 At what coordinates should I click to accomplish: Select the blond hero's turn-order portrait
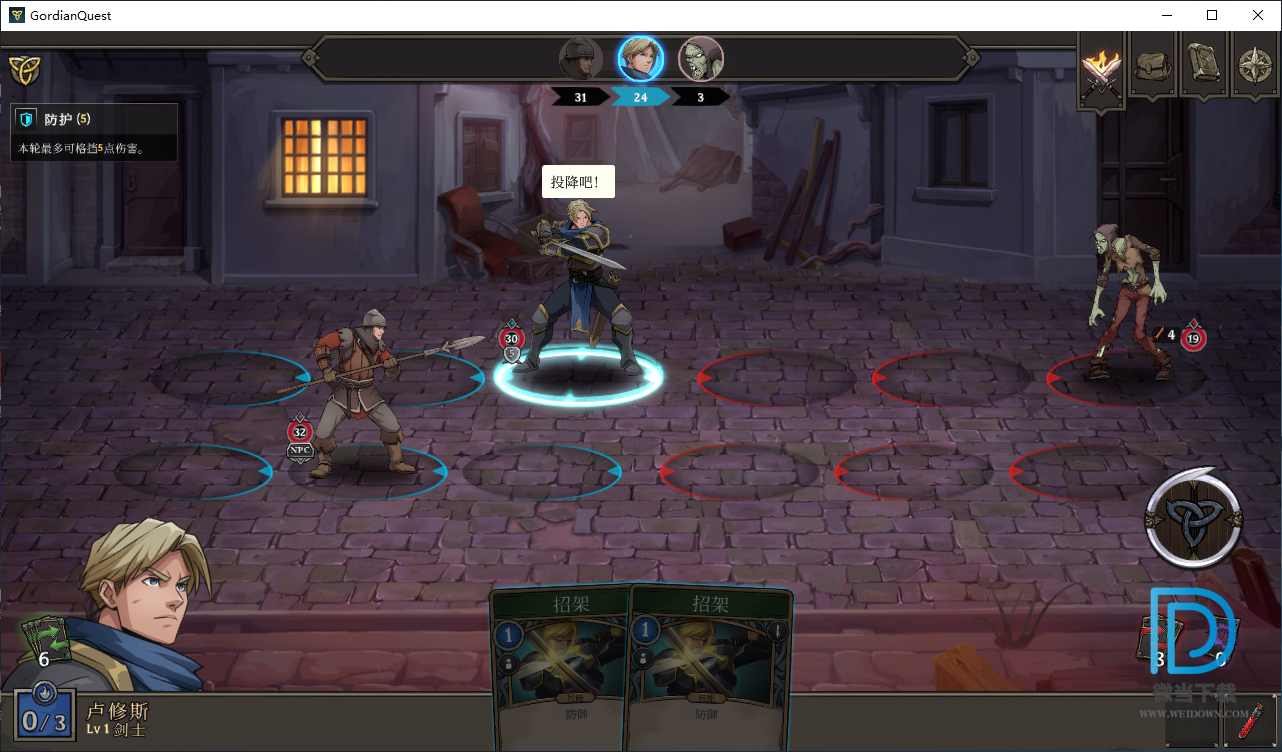pyautogui.click(x=640, y=59)
